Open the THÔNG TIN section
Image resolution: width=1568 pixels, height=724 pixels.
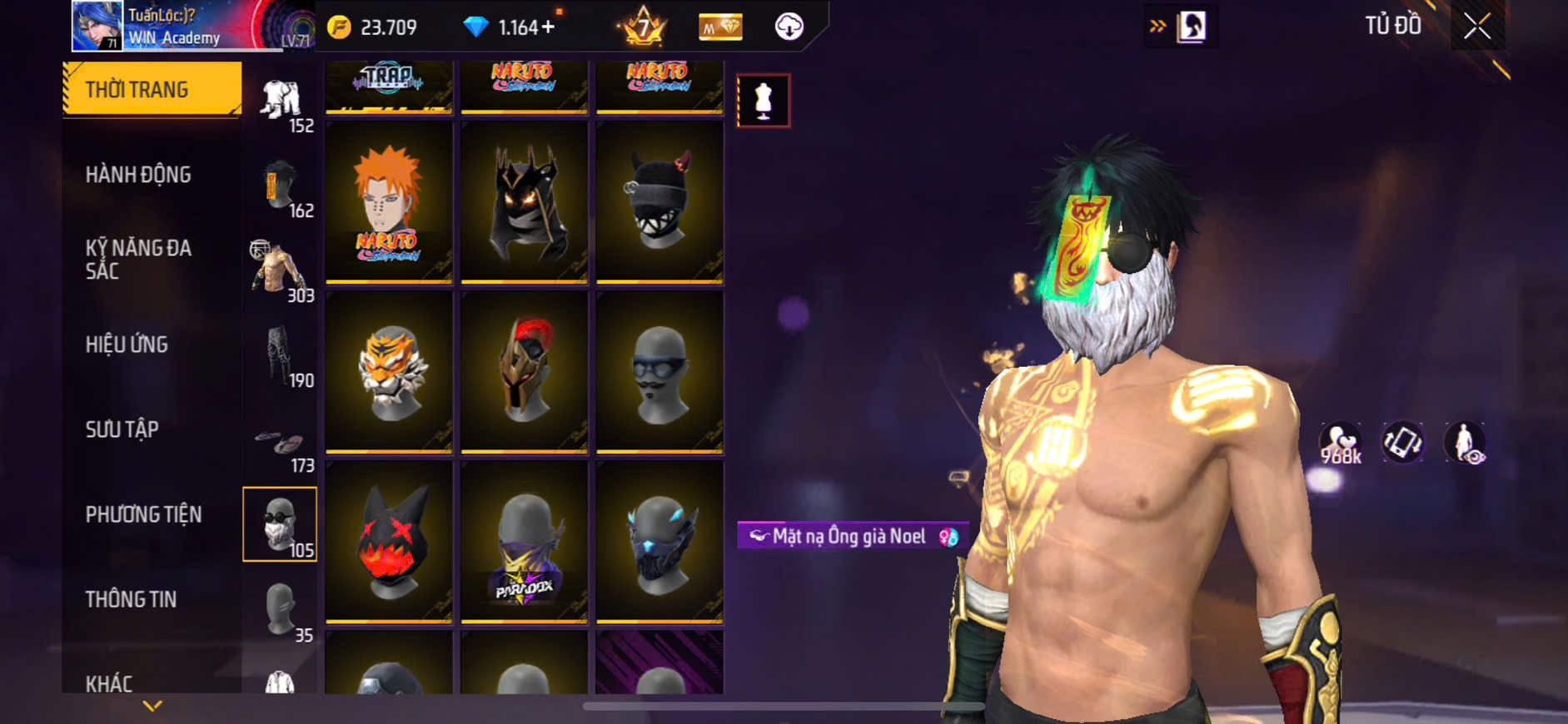click(131, 599)
